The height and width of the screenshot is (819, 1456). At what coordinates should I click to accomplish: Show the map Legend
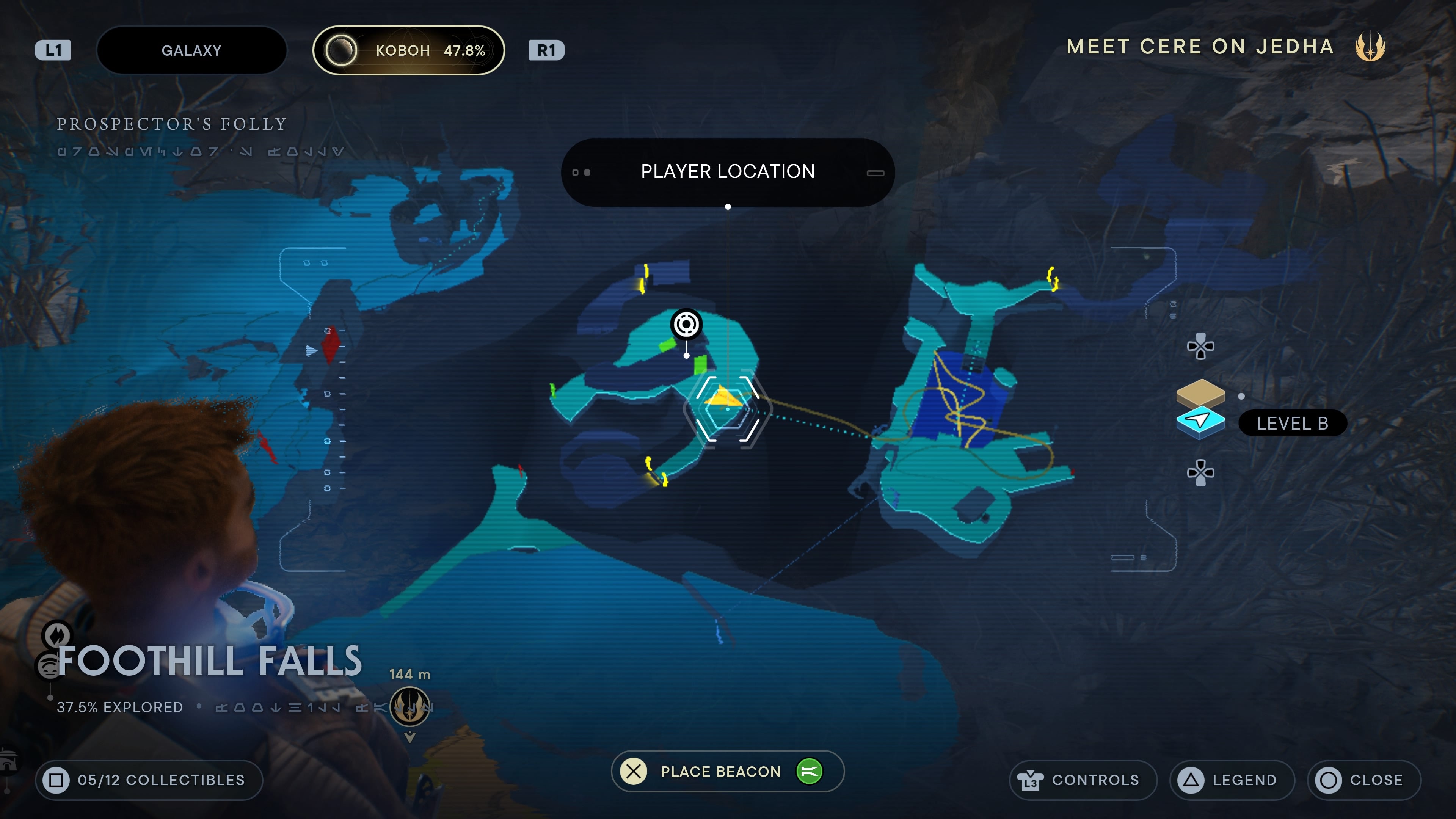point(1232,780)
